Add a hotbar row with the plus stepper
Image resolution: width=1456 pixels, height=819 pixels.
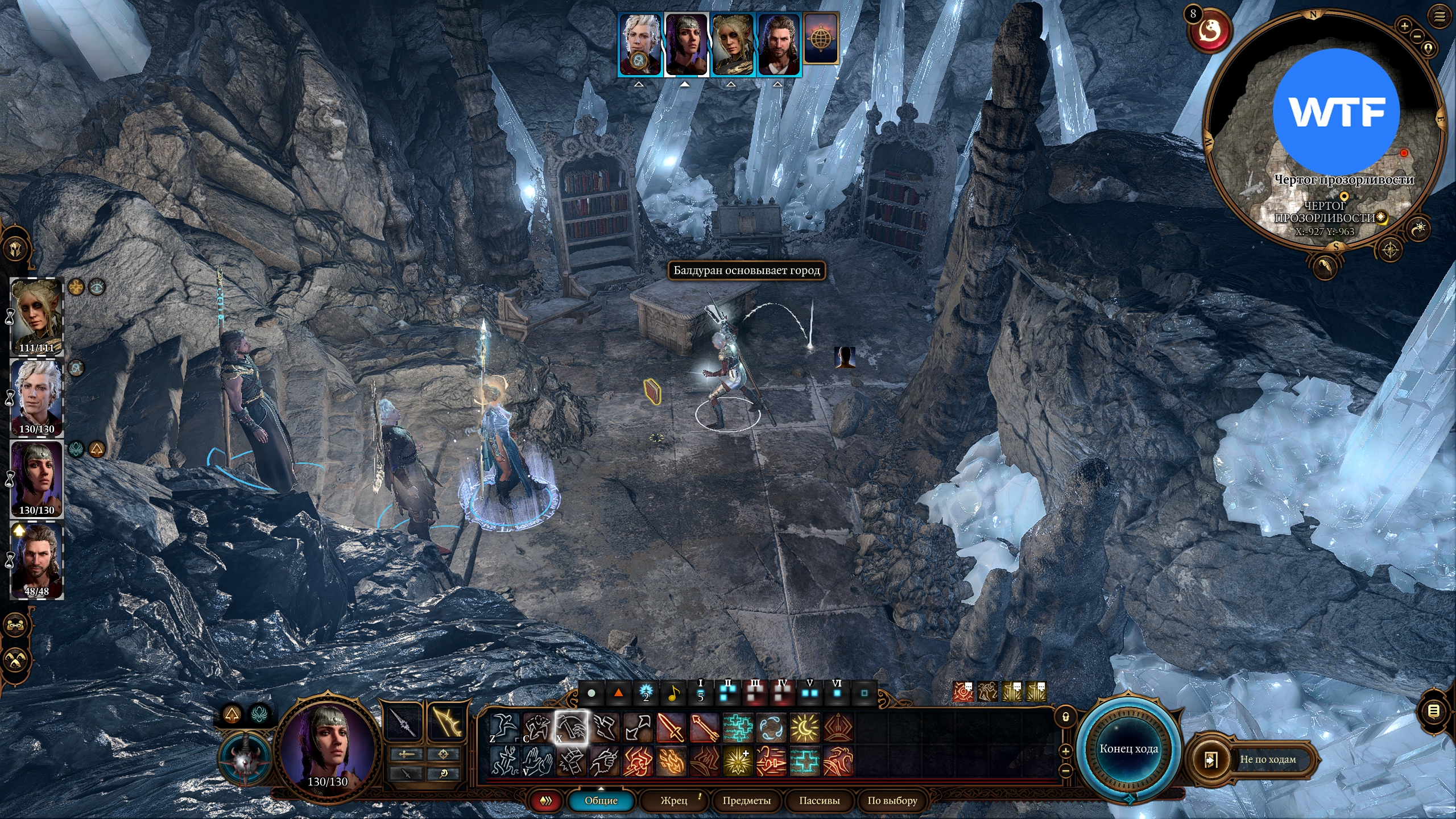pyautogui.click(x=1066, y=751)
